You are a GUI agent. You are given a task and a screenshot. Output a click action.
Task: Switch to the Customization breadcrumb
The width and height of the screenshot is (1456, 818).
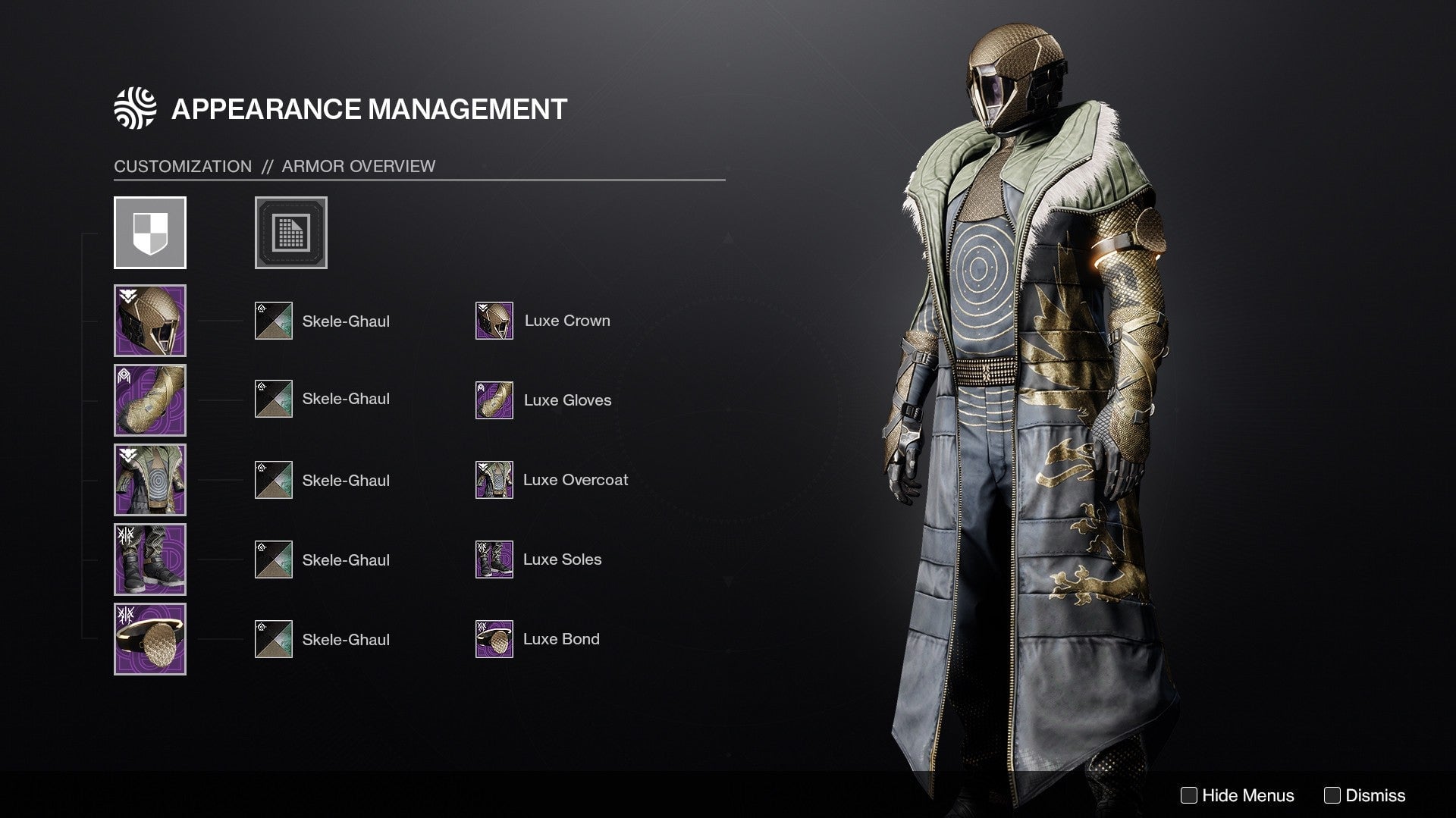pyautogui.click(x=182, y=166)
